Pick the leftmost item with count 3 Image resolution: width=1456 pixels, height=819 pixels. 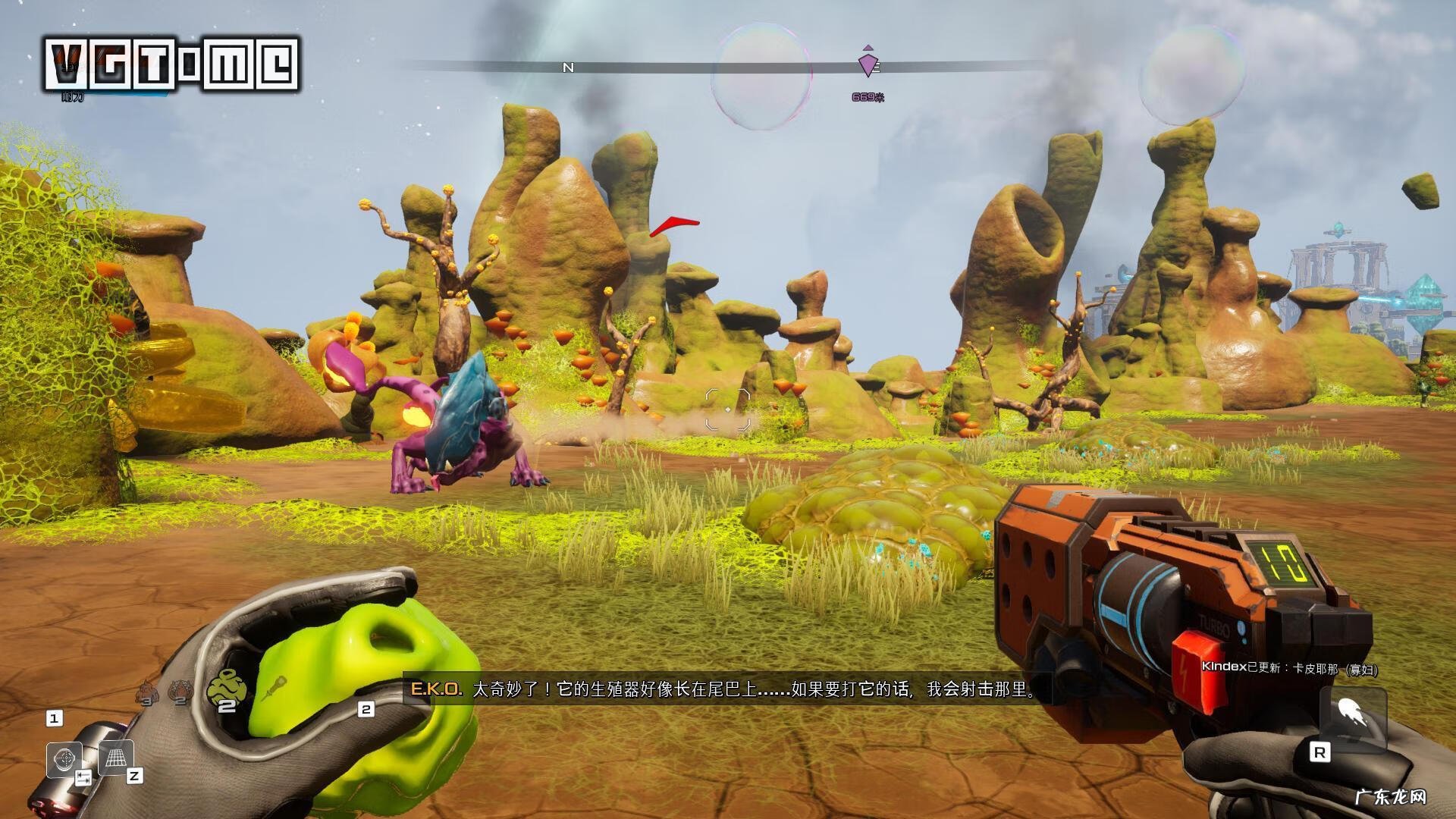click(145, 692)
